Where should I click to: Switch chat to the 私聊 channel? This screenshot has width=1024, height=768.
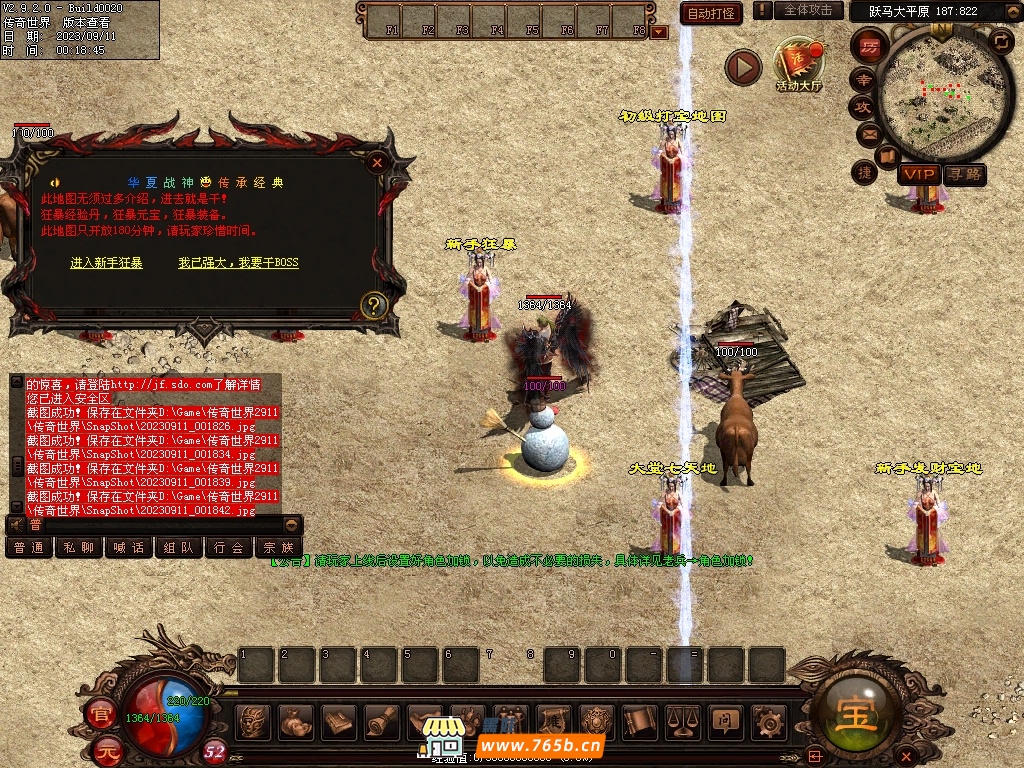78,547
